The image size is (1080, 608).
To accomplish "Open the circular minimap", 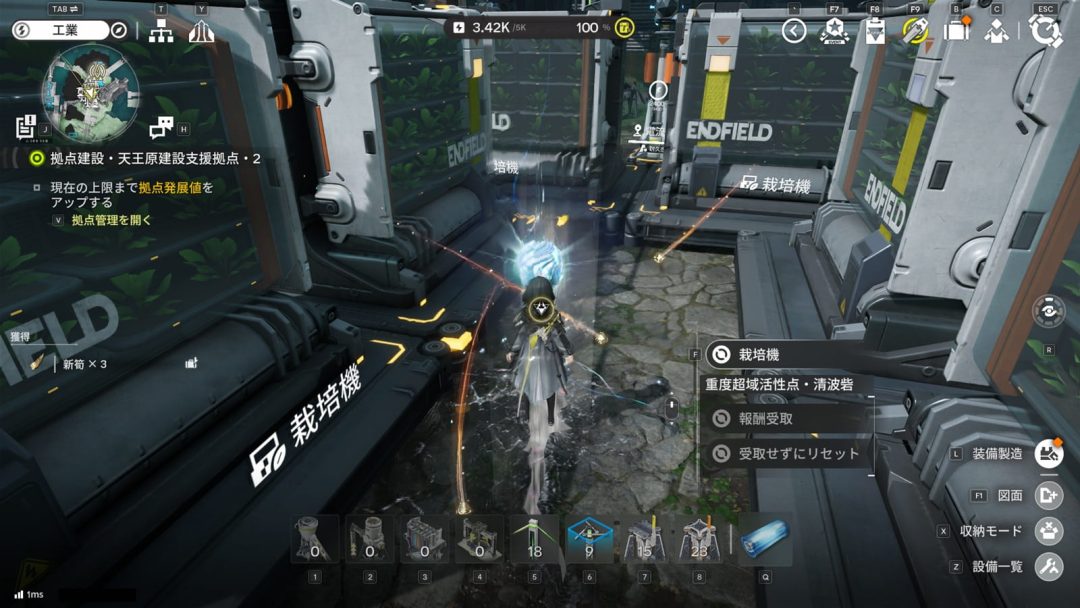I will [90, 93].
